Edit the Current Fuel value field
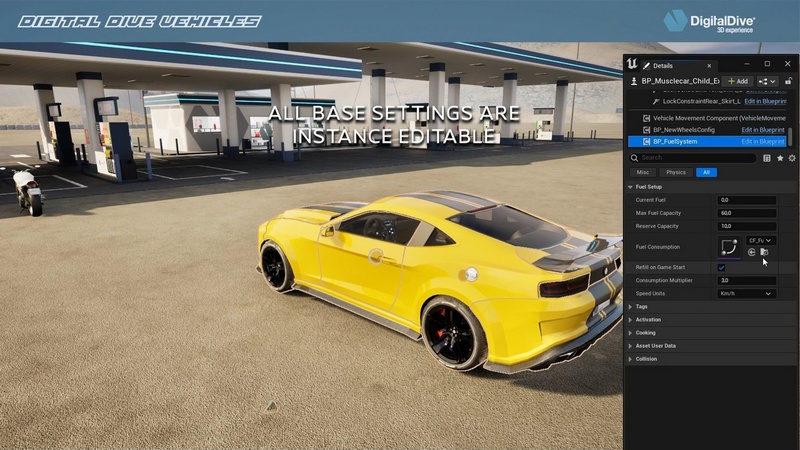 (x=746, y=200)
